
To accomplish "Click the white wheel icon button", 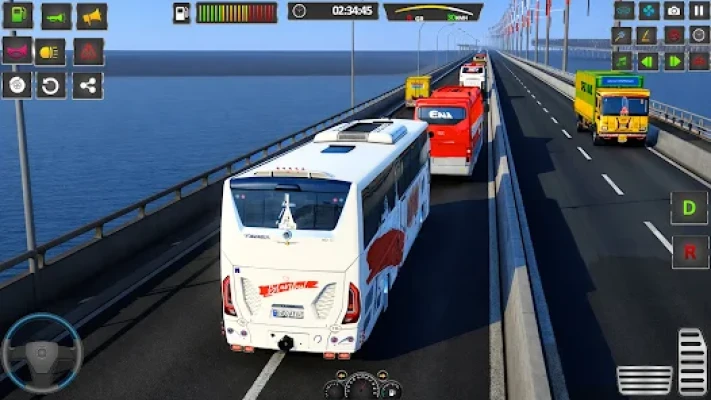I will (17, 85).
